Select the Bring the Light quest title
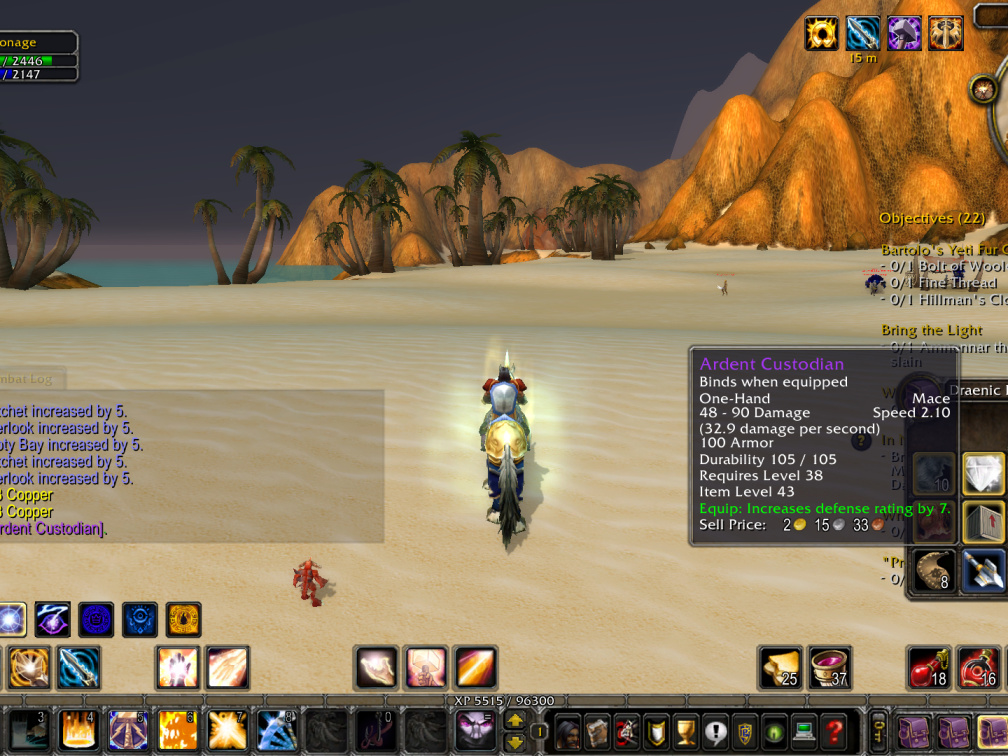Image resolution: width=1008 pixels, height=756 pixels. click(x=931, y=330)
